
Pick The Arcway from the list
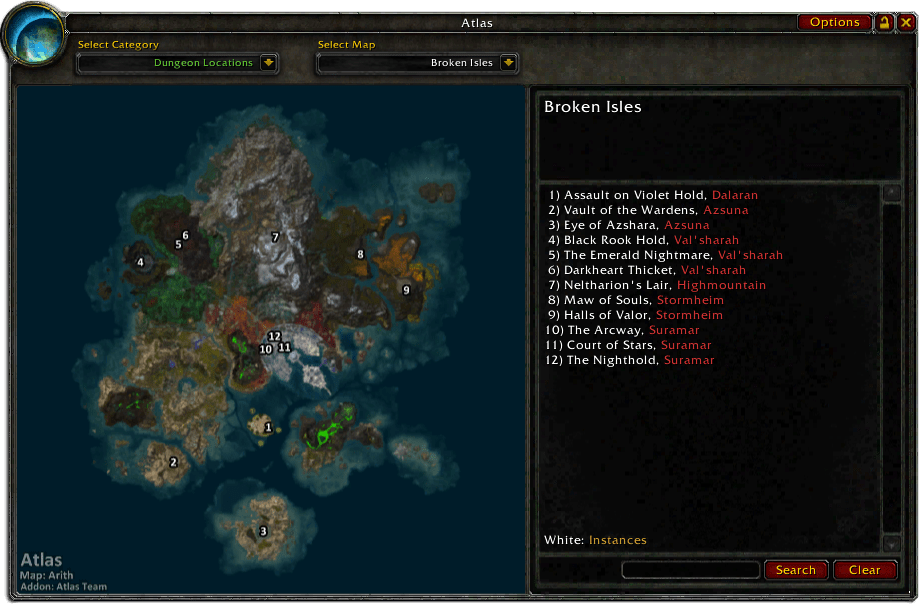coord(622,330)
